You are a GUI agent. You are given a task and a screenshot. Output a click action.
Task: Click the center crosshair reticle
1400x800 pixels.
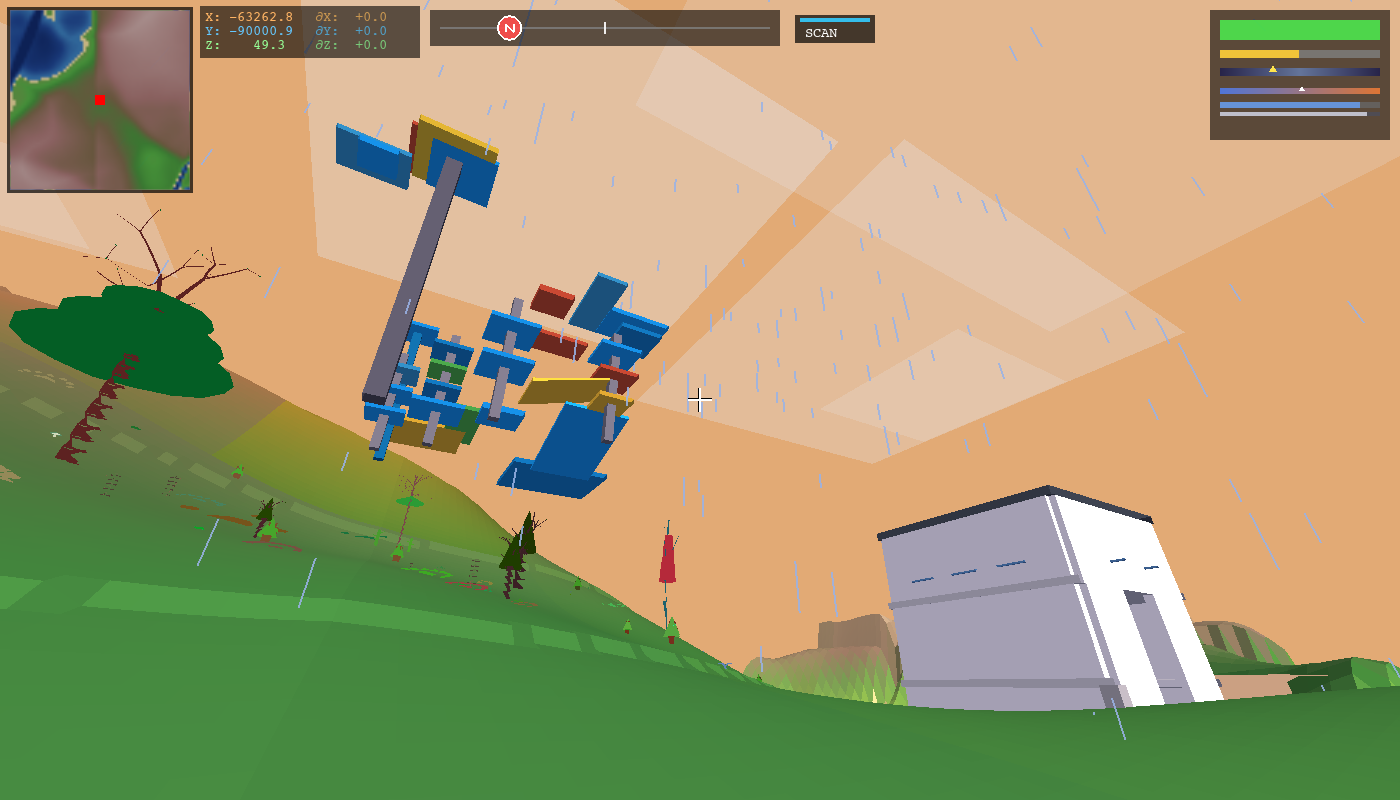699,400
